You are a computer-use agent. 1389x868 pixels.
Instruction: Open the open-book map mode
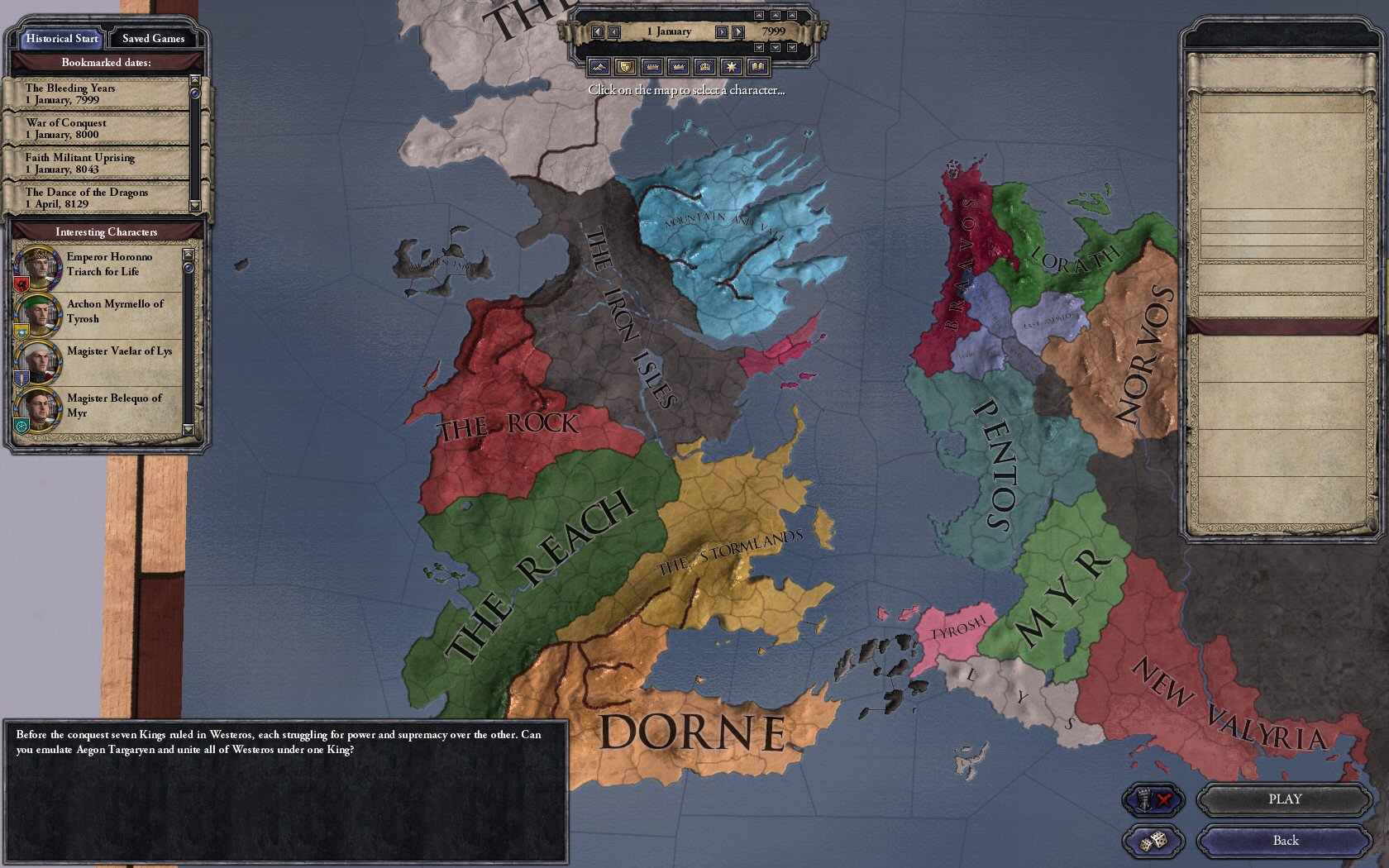(x=757, y=66)
